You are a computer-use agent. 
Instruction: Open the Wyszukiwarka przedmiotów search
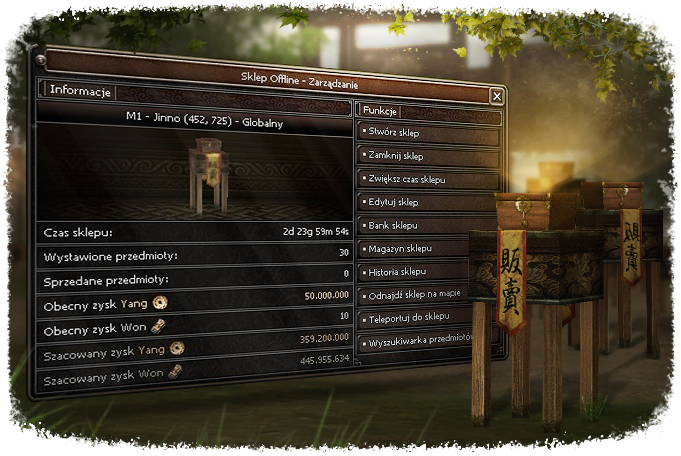tap(430, 339)
